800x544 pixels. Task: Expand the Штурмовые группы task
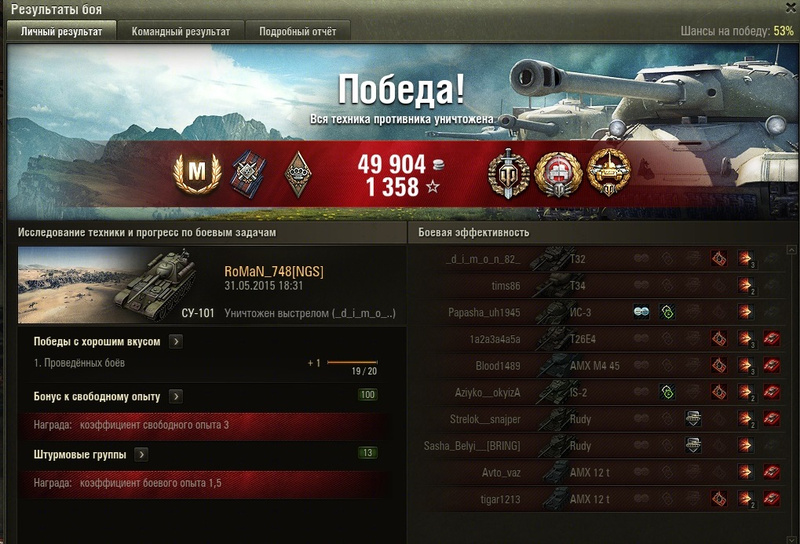[141, 454]
